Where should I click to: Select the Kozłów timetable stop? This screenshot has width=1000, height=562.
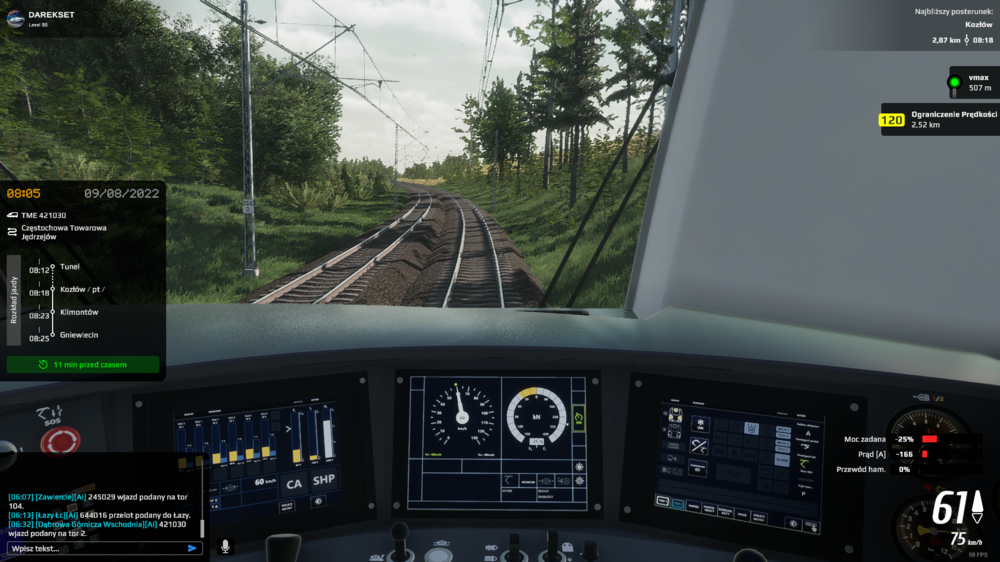pyautogui.click(x=82, y=289)
